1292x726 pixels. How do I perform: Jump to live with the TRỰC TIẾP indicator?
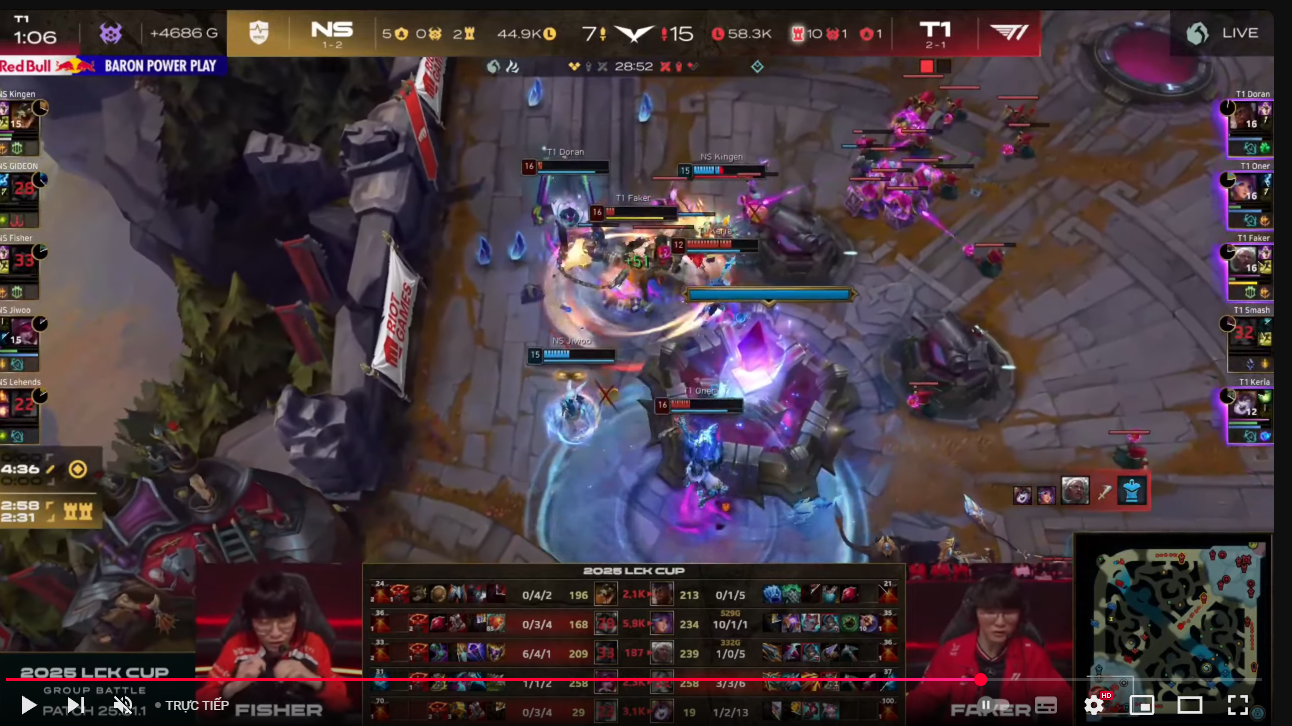tap(196, 705)
